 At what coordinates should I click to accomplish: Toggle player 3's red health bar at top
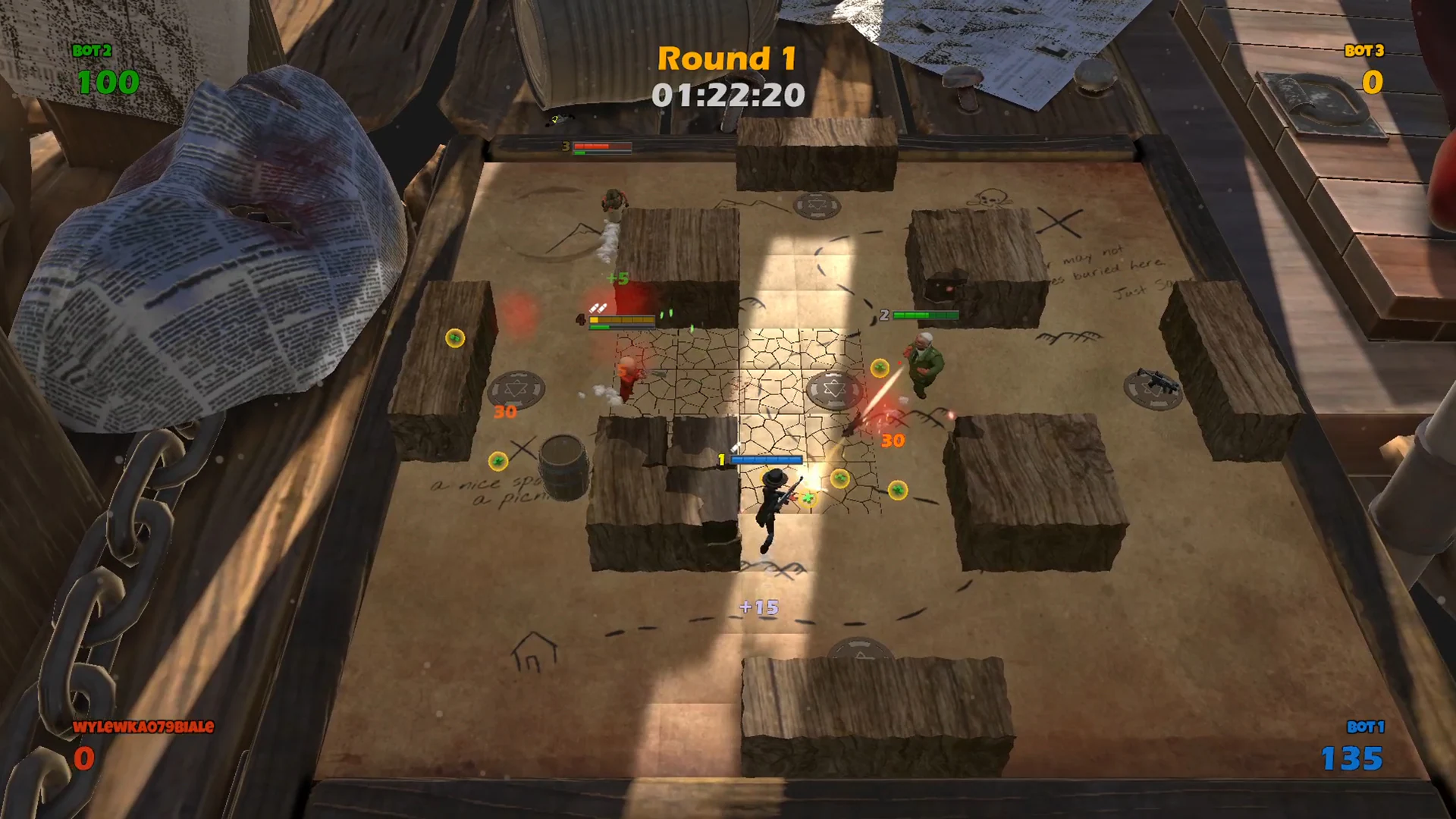pos(603,144)
